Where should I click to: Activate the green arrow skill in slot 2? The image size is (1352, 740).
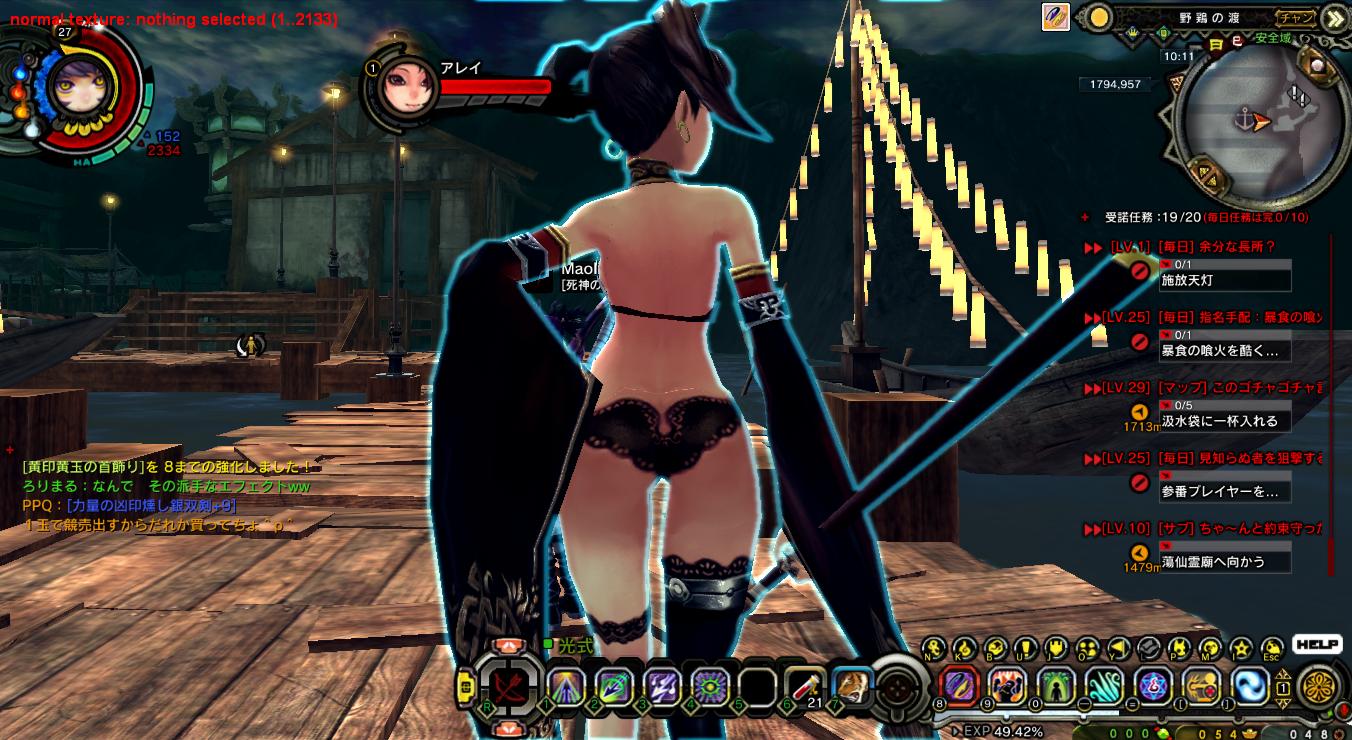[x=613, y=686]
